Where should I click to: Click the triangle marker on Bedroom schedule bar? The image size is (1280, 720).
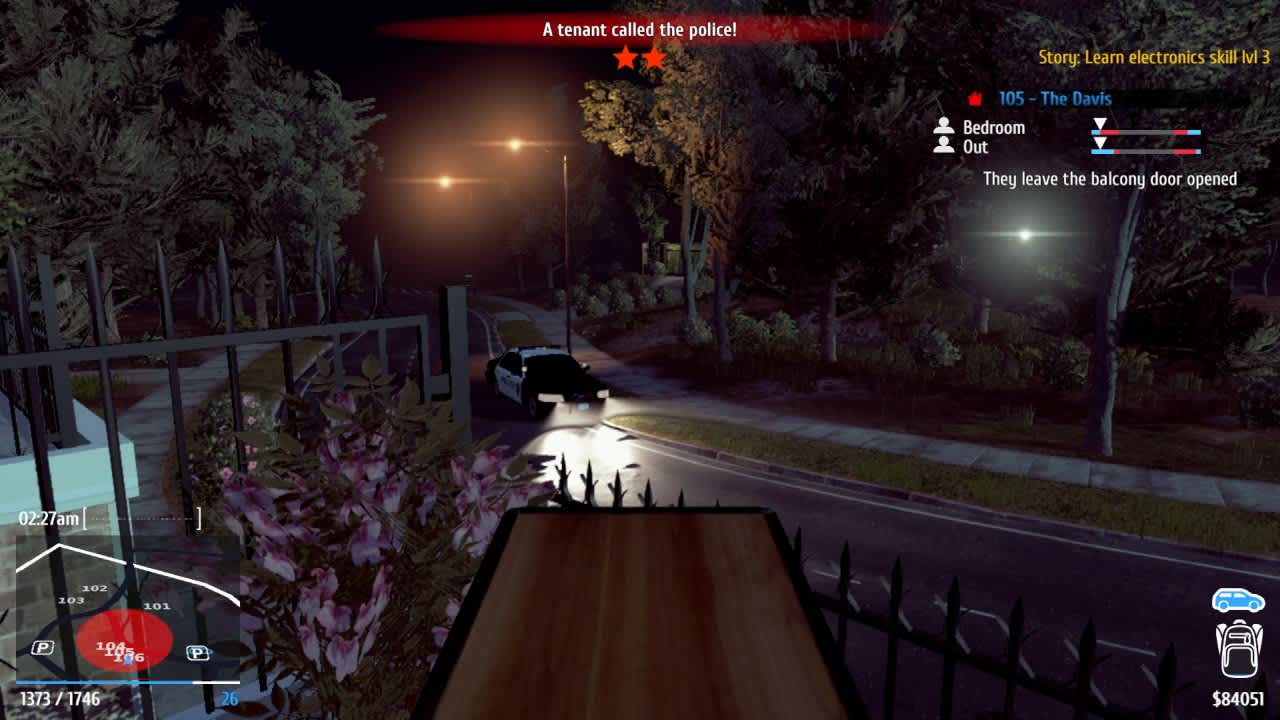[1100, 124]
